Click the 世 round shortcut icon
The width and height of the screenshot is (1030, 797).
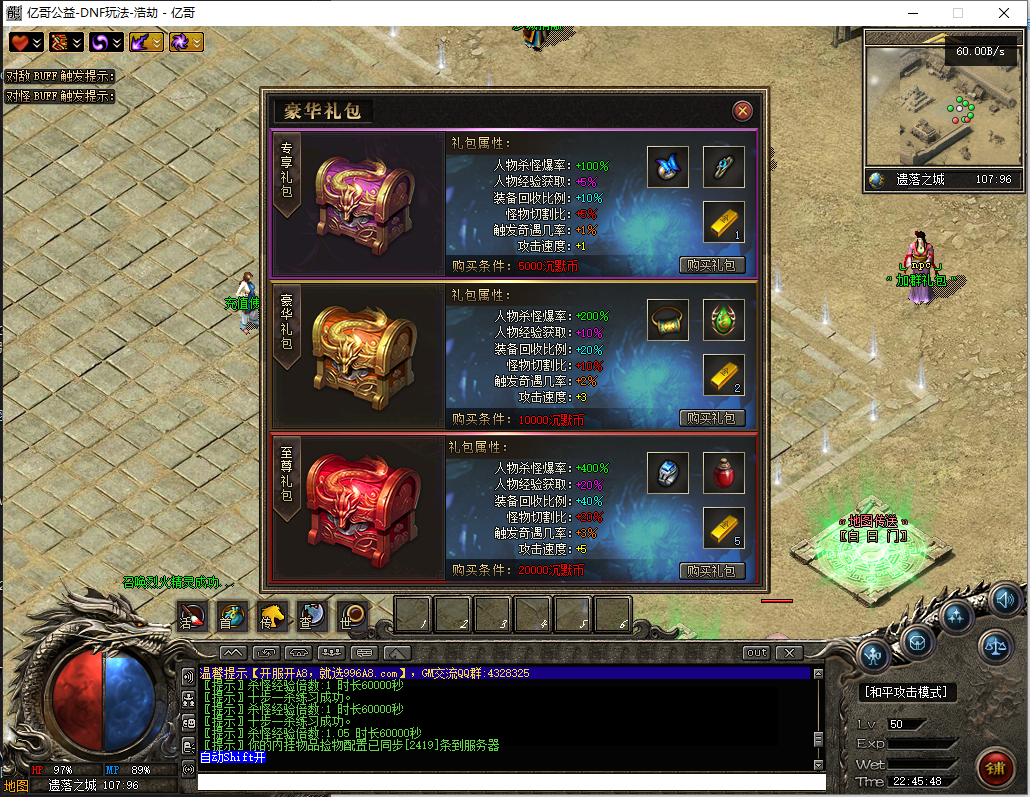[352, 616]
